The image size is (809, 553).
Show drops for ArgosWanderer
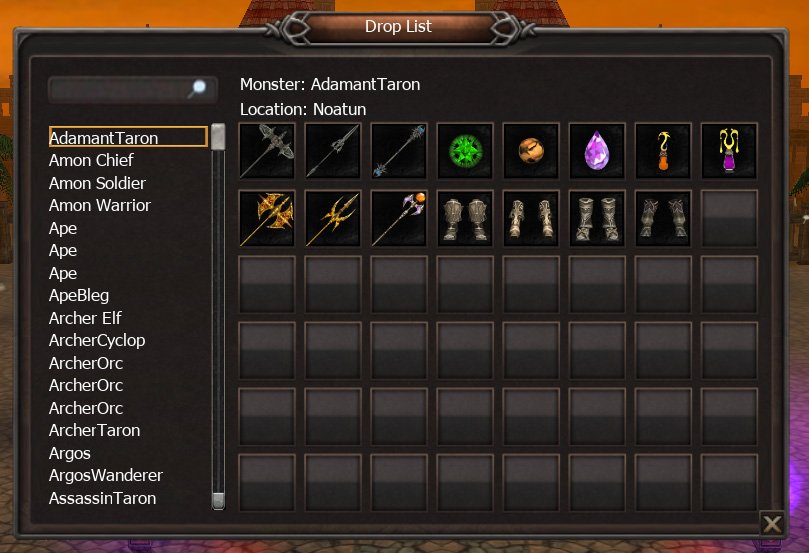[x=106, y=475]
